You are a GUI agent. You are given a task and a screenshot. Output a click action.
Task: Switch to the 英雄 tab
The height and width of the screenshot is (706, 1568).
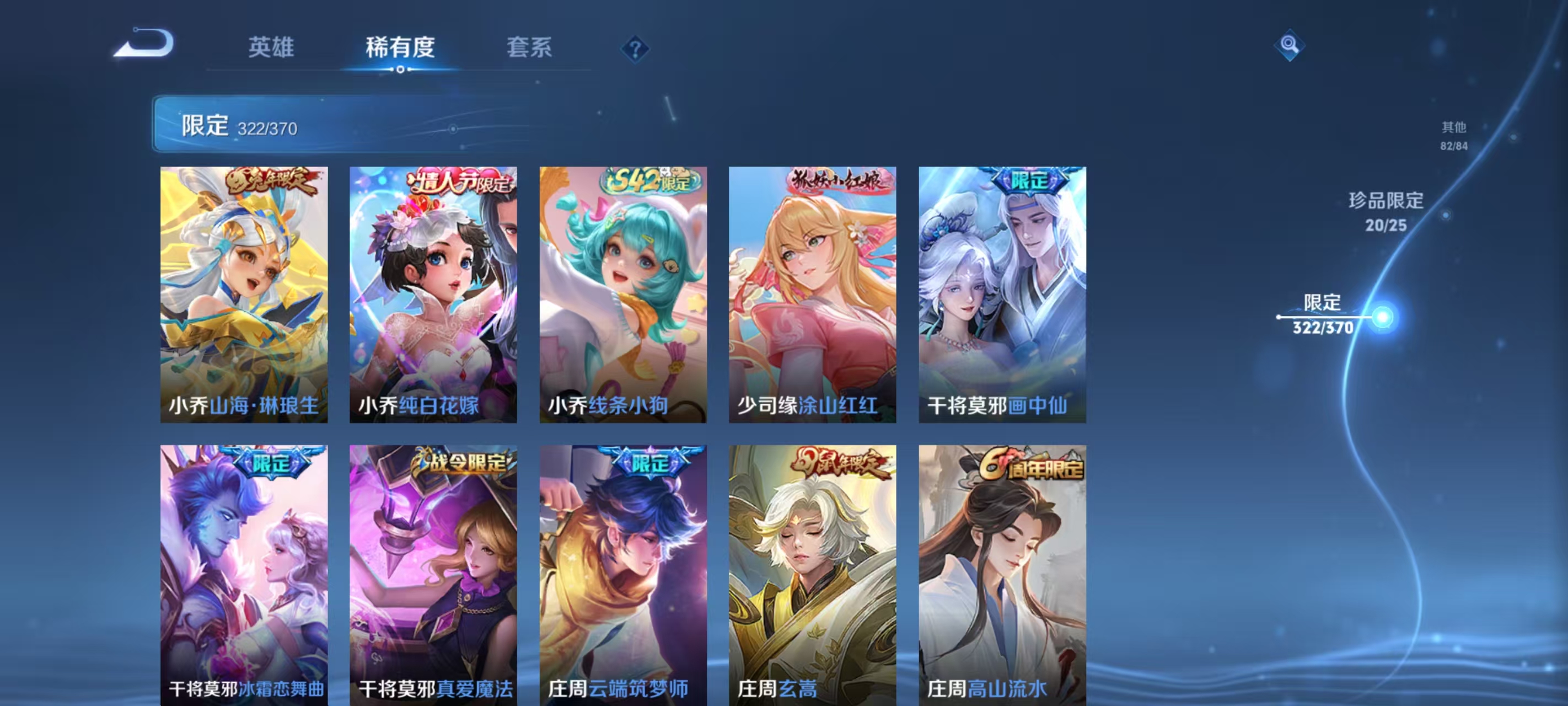(x=270, y=47)
